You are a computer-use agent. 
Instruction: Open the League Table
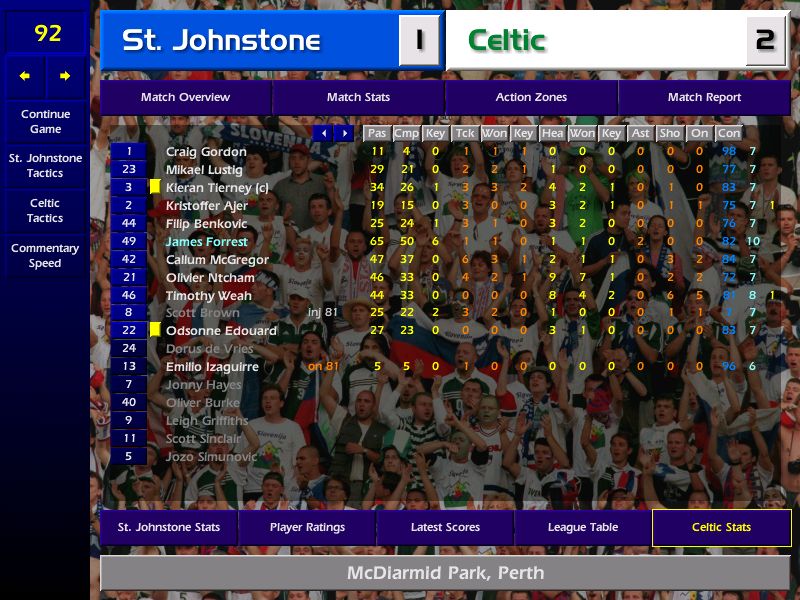583,528
